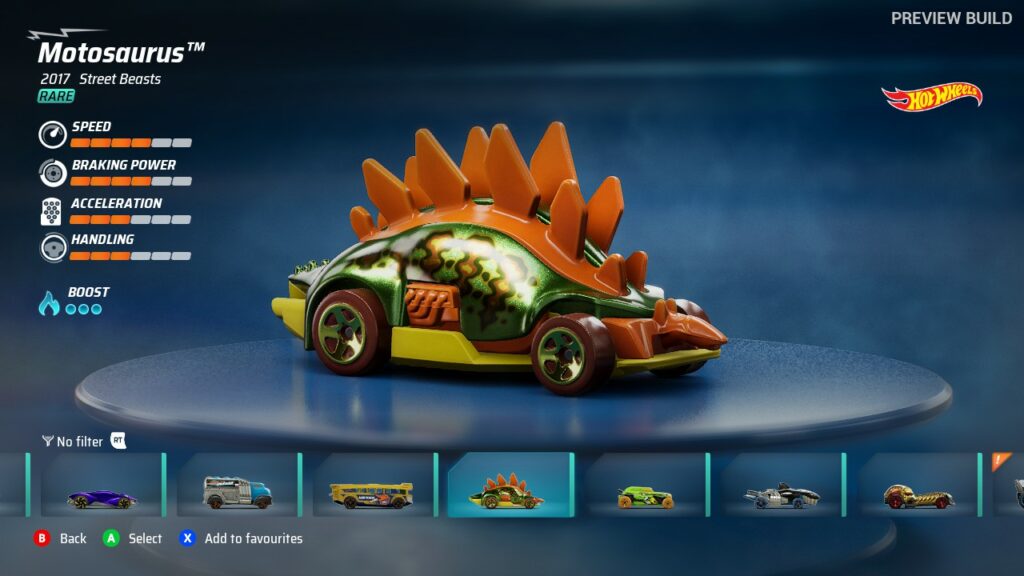This screenshot has width=1024, height=576.
Task: Pick the yellow school bus thumbnail
Action: (x=372, y=485)
